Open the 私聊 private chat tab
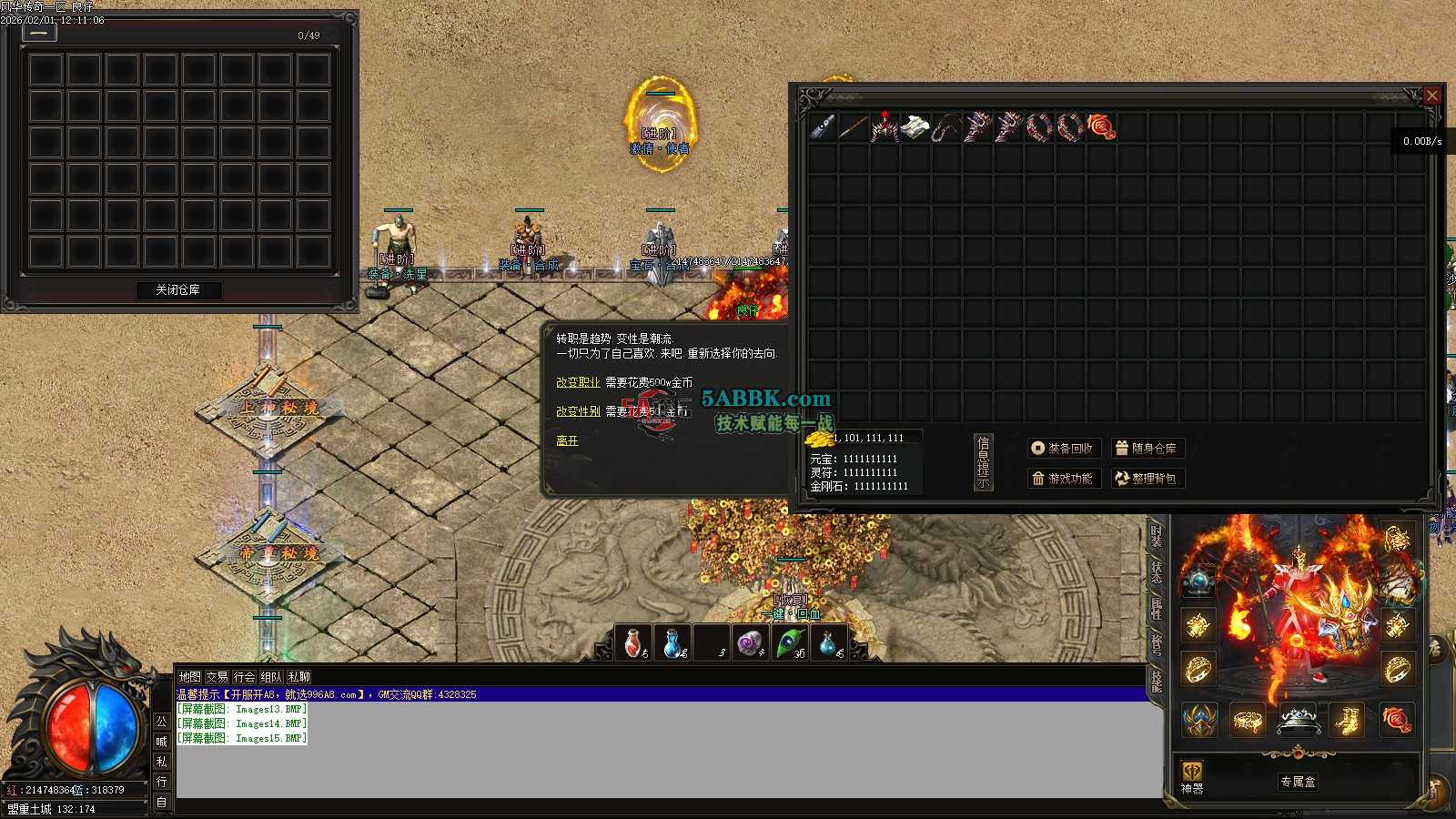 [298, 677]
